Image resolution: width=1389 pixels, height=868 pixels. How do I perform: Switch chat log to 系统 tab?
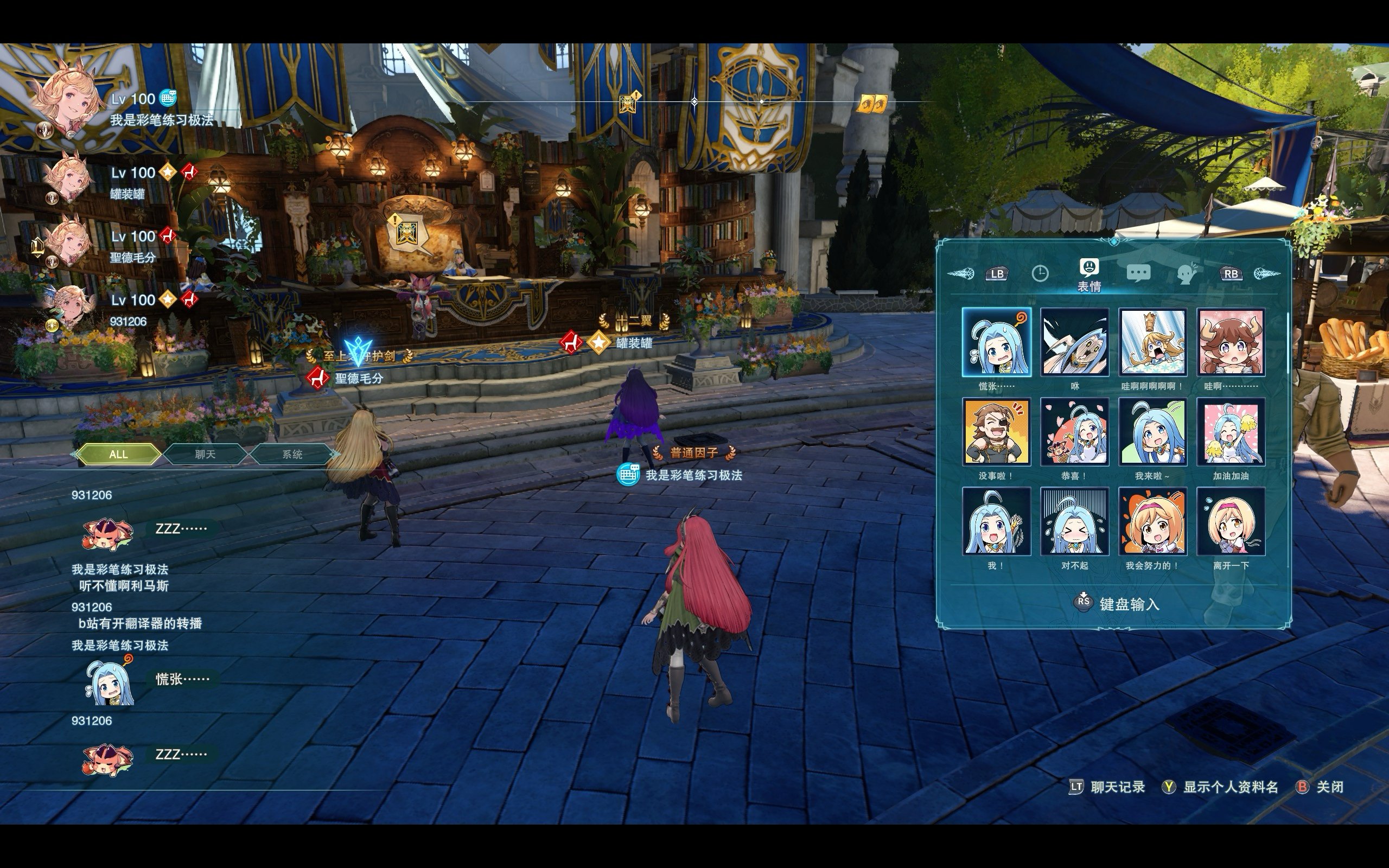[x=292, y=454]
